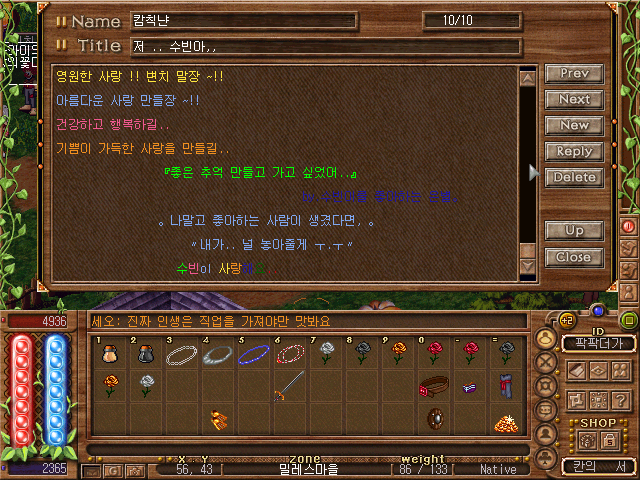640x480 pixels.
Task: Click the Up button in message window
Action: (573, 231)
